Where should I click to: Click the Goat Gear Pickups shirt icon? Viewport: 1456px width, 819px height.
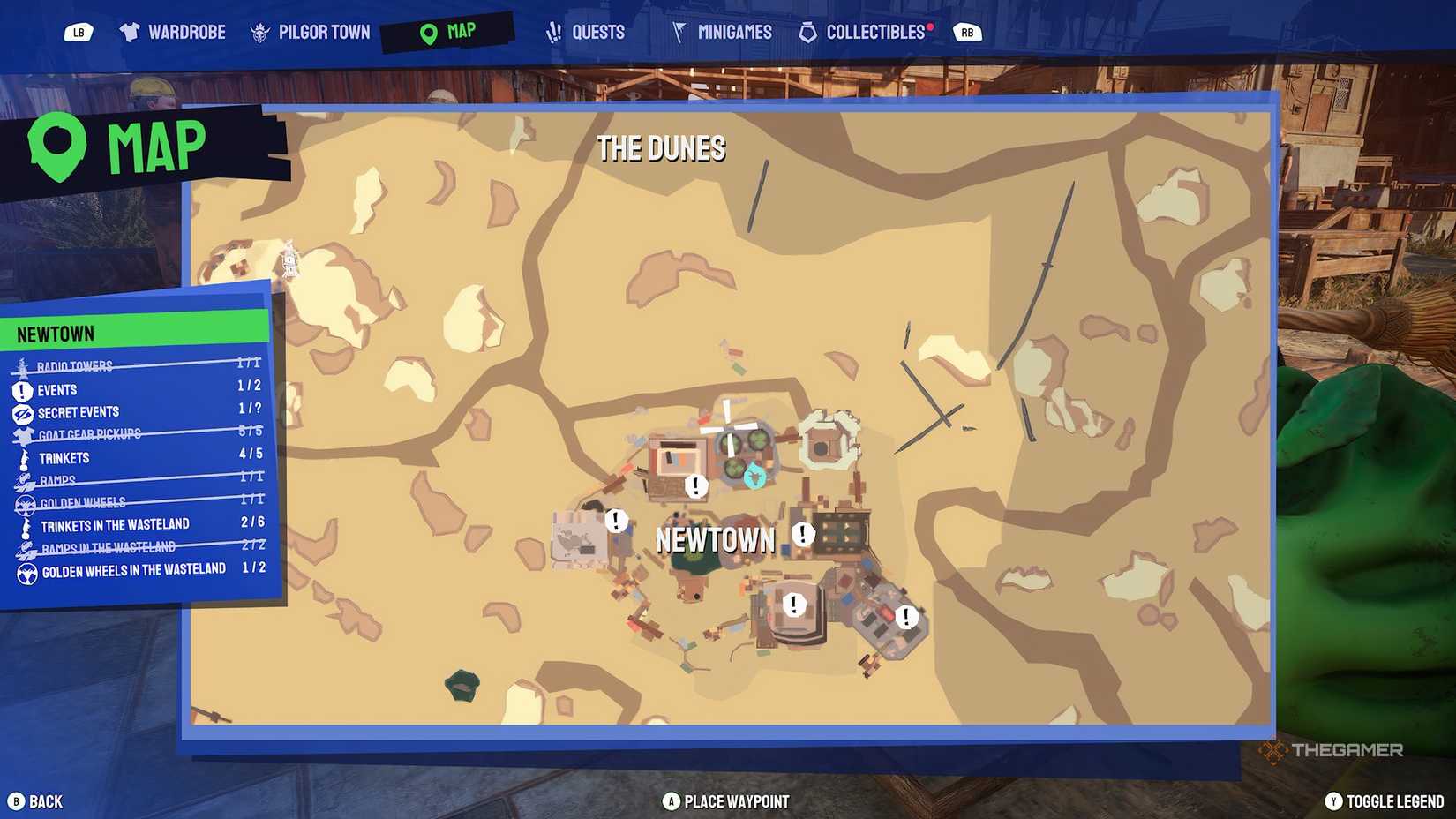pos(22,434)
